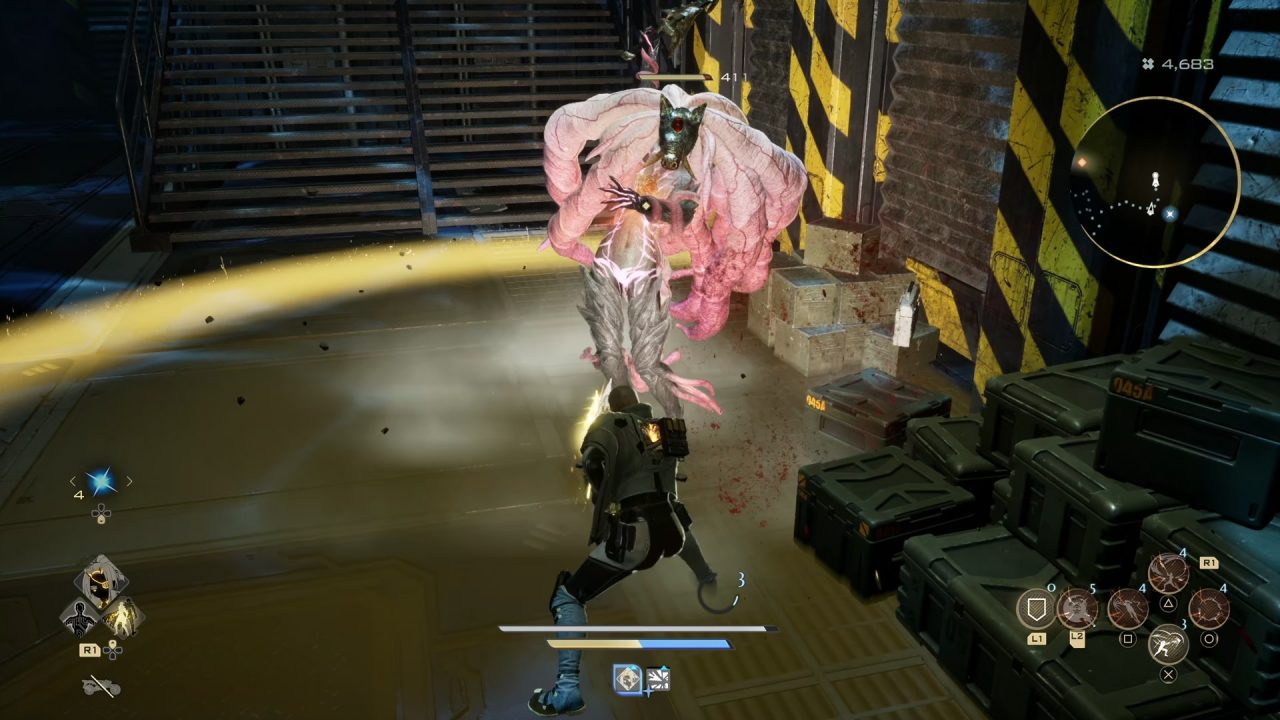The height and width of the screenshot is (720, 1280).
Task: Use the Square button attack skill
Action: coord(1126,610)
